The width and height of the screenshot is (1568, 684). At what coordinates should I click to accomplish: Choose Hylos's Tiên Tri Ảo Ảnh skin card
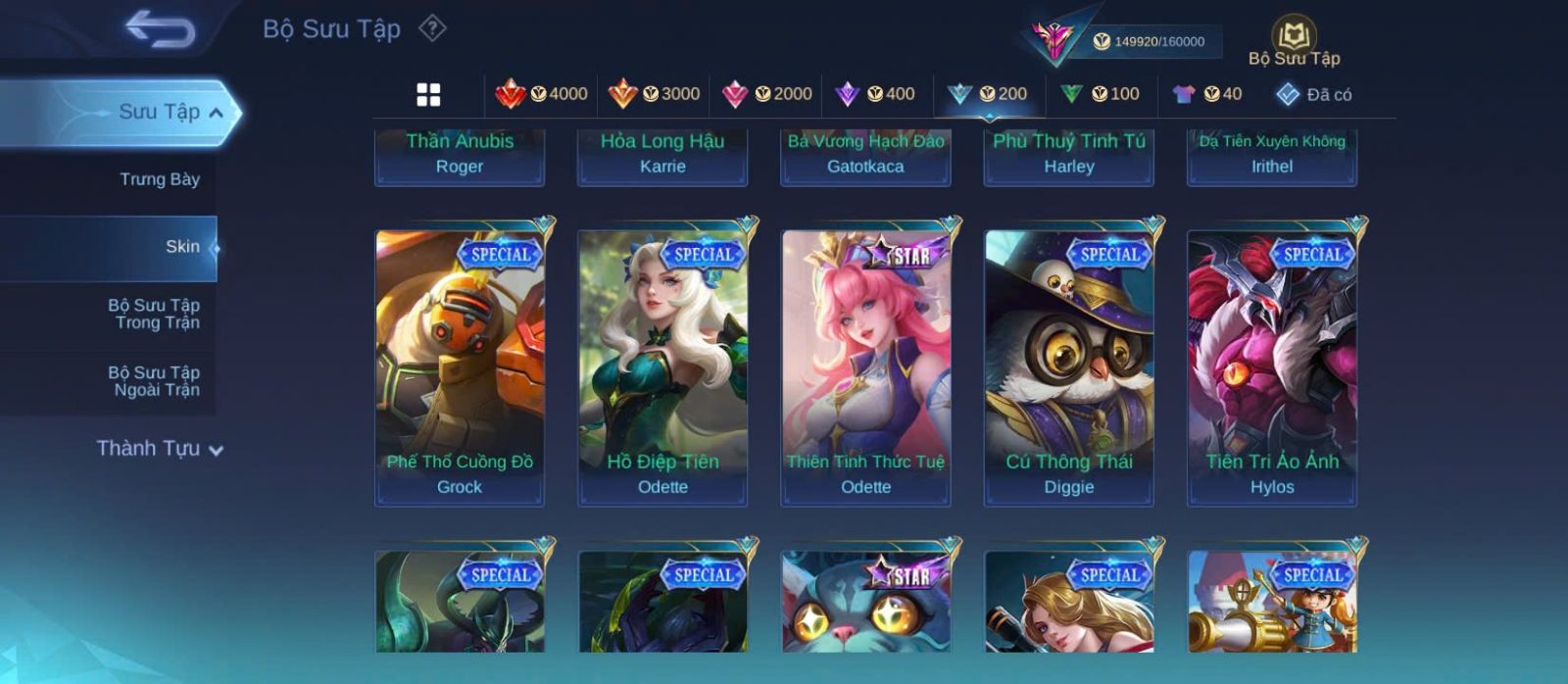click(1272, 367)
